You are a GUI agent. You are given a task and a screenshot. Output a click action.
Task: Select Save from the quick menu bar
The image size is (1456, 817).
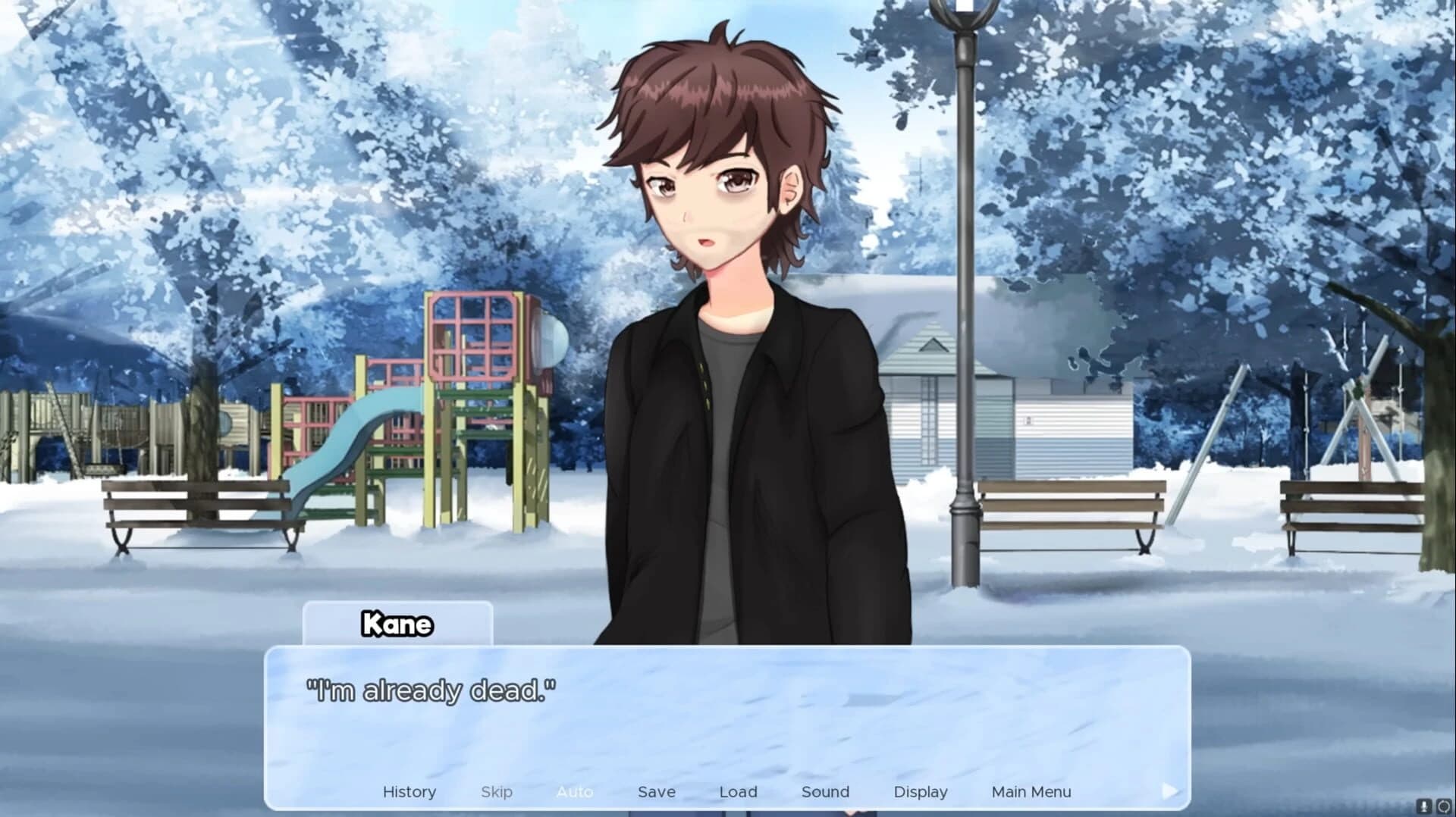pos(656,791)
